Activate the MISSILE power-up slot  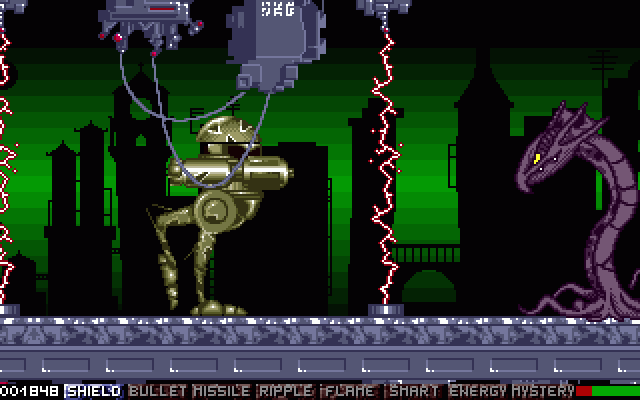point(222,390)
